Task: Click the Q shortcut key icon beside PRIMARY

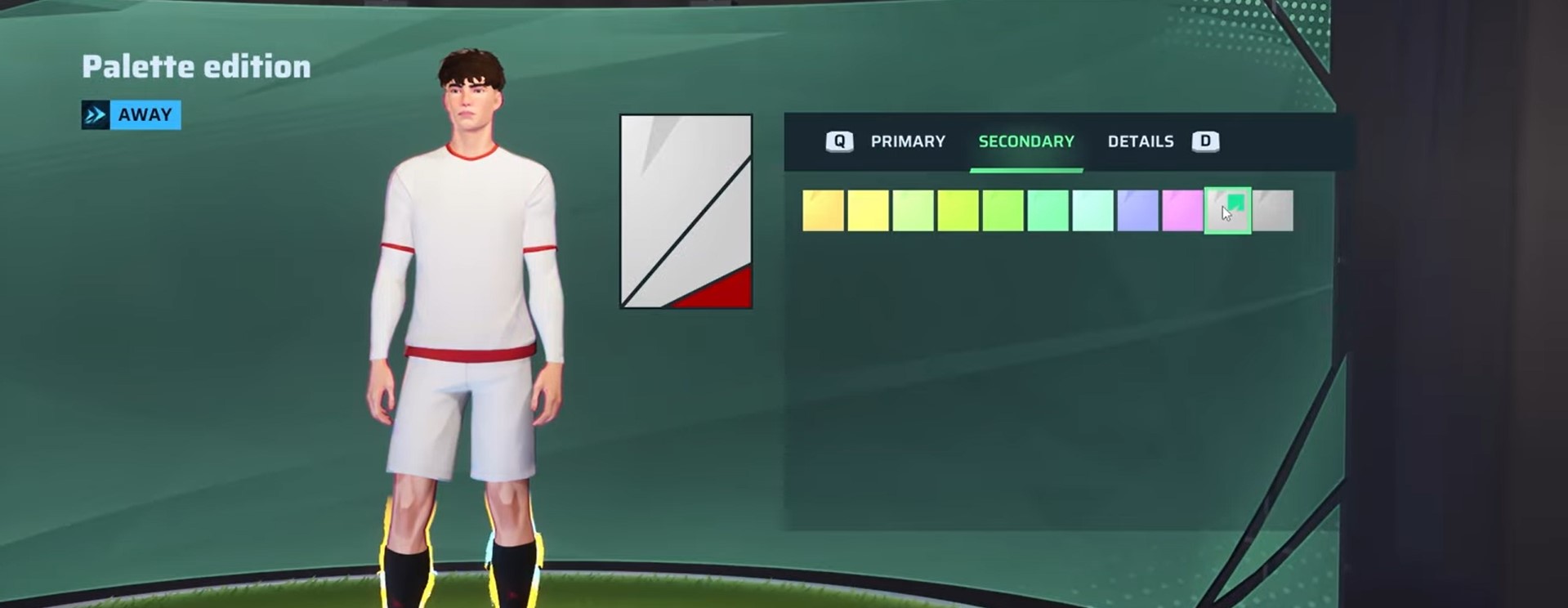Action: tap(838, 141)
